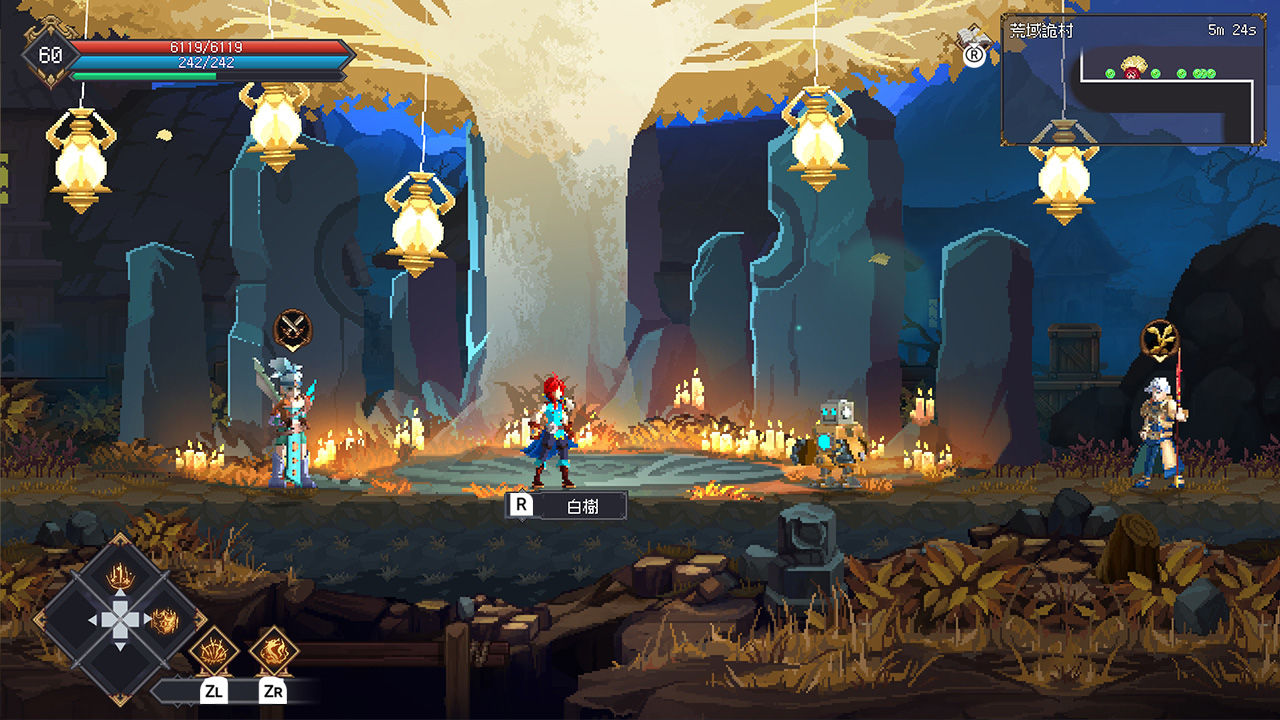Activate the flame beast skill above ZR
Viewport: 1280px width, 720px height.
tap(274, 651)
